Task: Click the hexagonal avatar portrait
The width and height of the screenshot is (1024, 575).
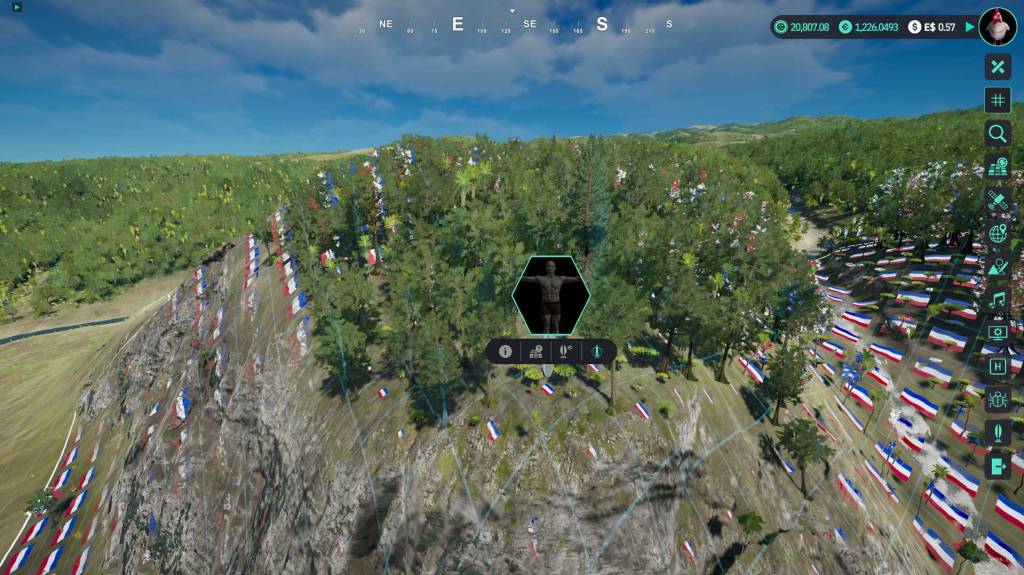Action: [551, 295]
